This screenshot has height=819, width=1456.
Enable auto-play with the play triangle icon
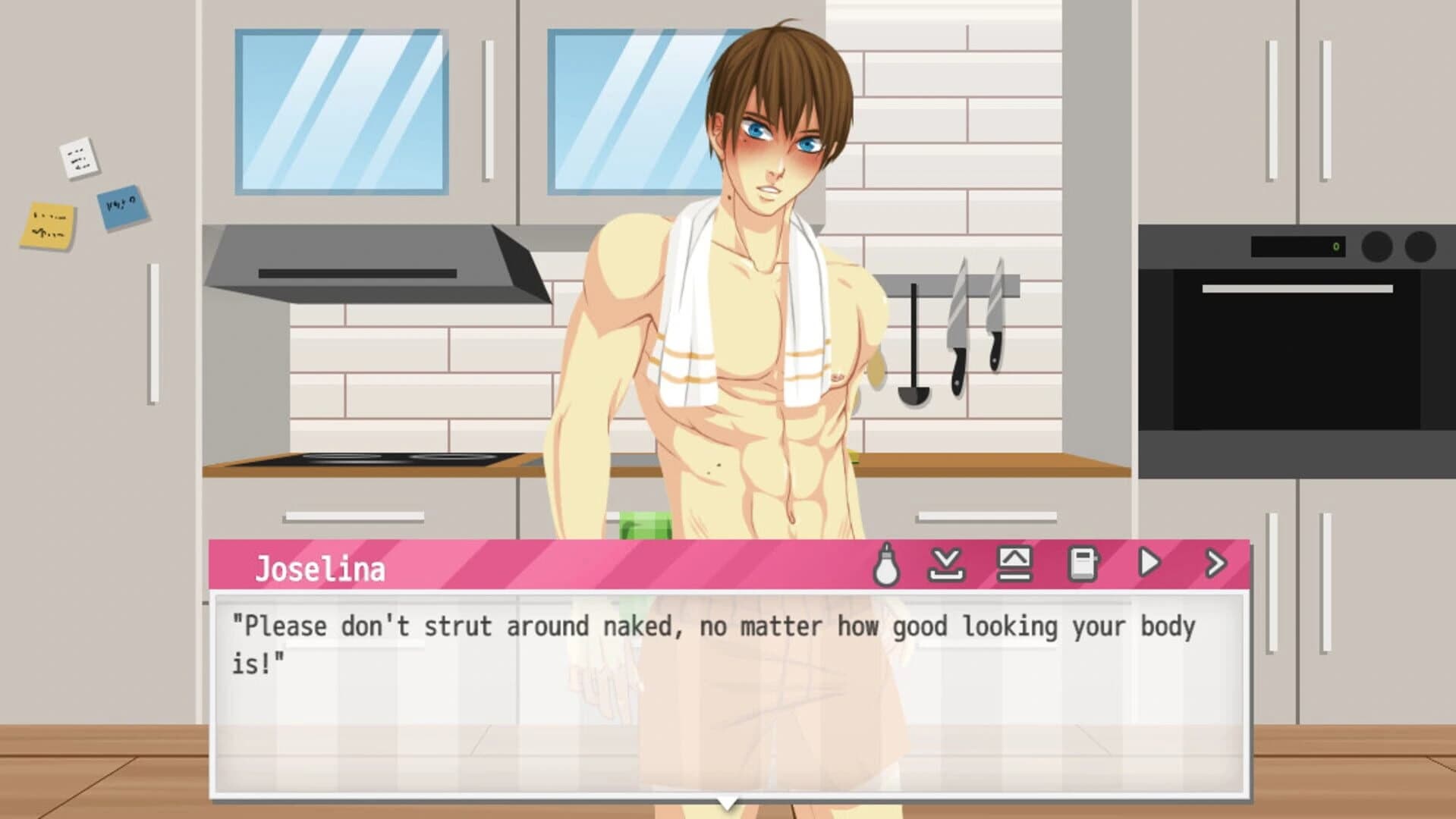click(1150, 563)
